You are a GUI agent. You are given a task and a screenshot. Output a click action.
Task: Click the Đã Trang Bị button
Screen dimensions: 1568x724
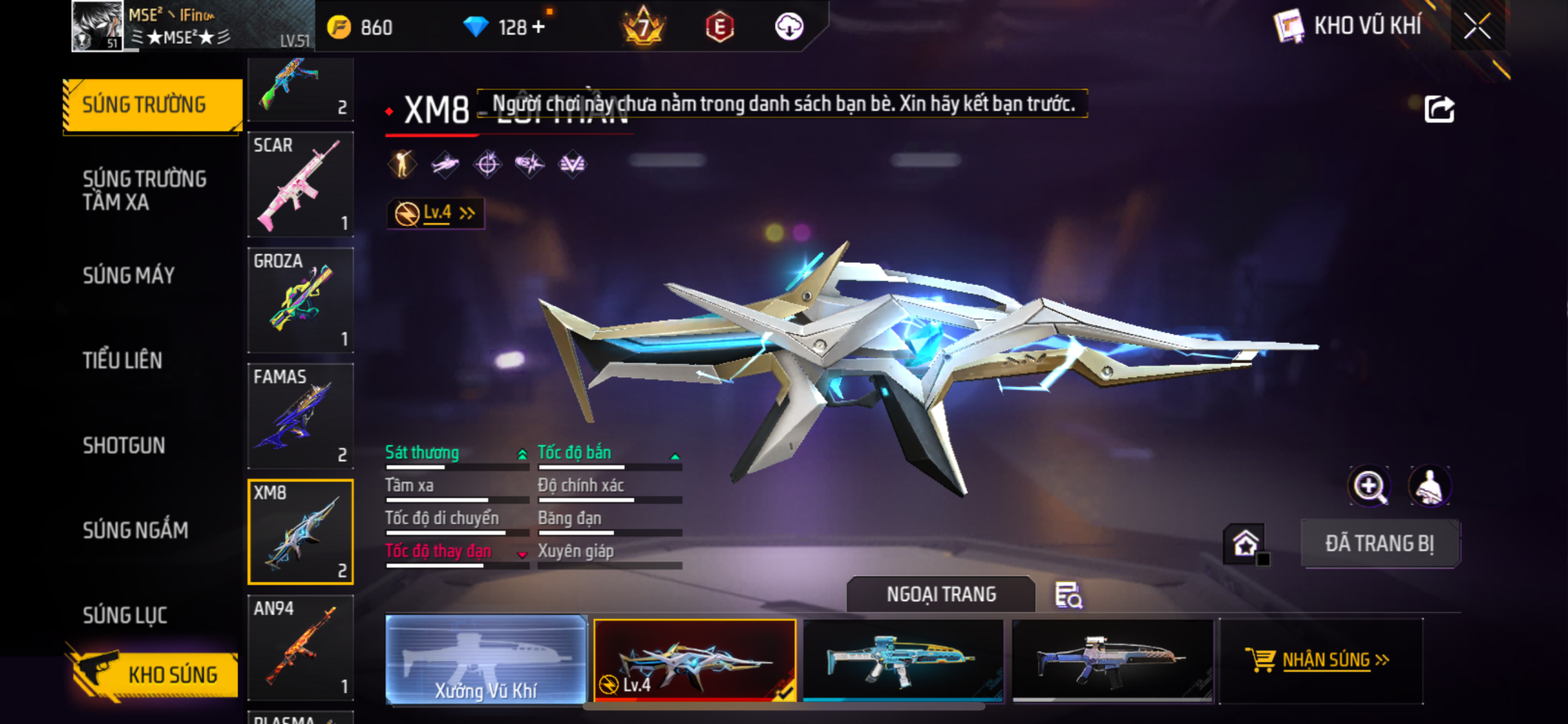point(1379,544)
